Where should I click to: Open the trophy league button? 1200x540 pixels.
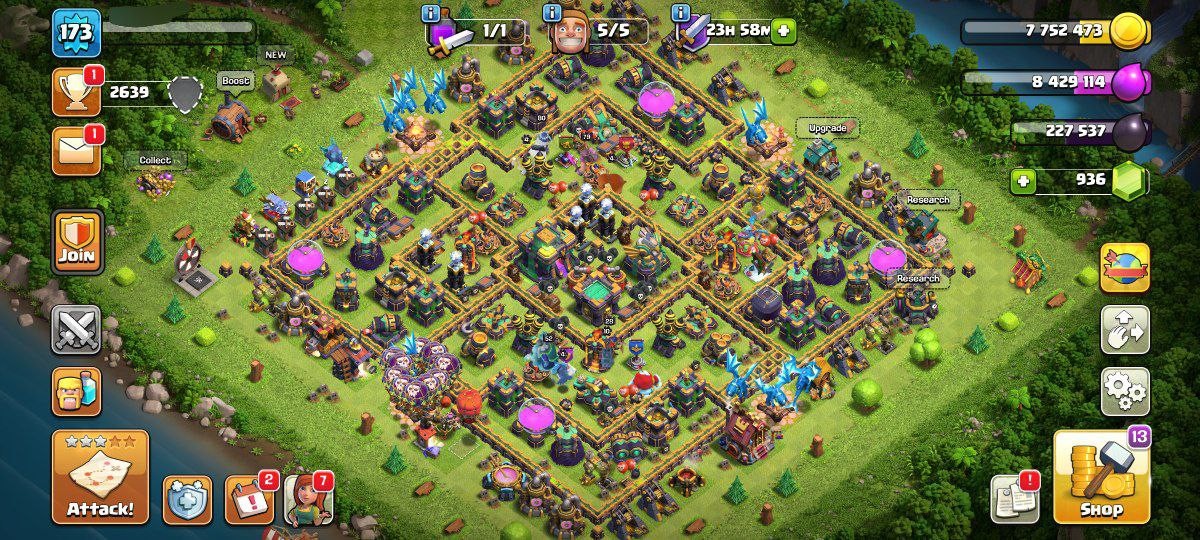(x=76, y=92)
